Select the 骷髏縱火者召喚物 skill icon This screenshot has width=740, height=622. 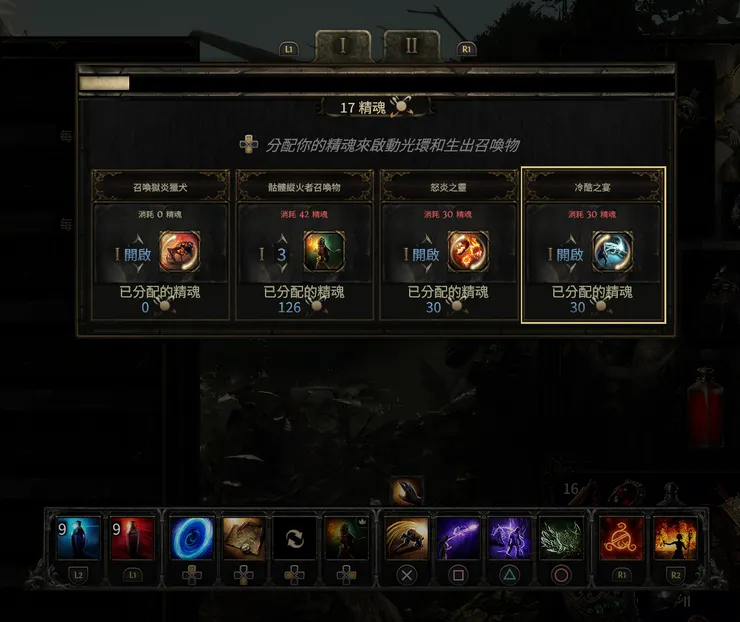click(324, 253)
